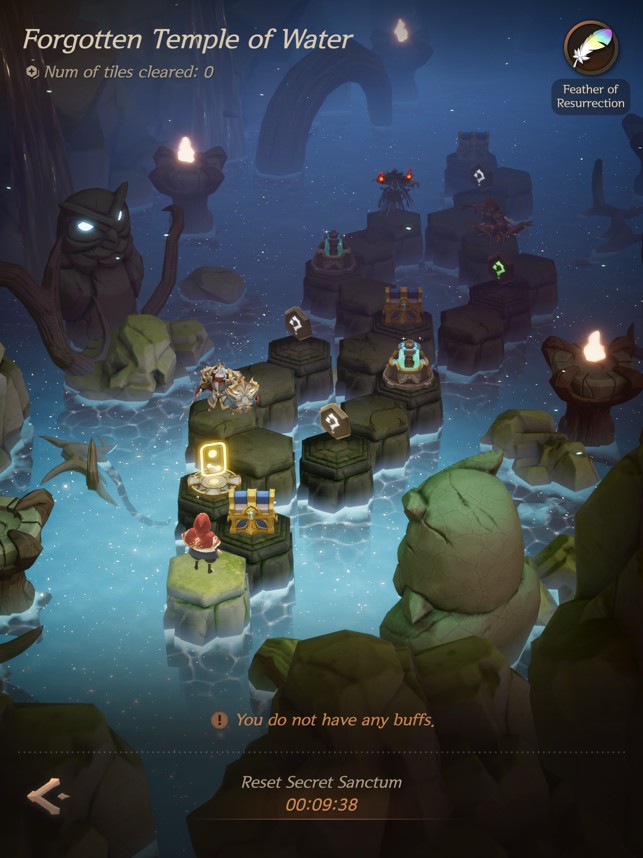643x858 pixels.
Task: Open the Feather of Resurrection item
Action: [589, 49]
